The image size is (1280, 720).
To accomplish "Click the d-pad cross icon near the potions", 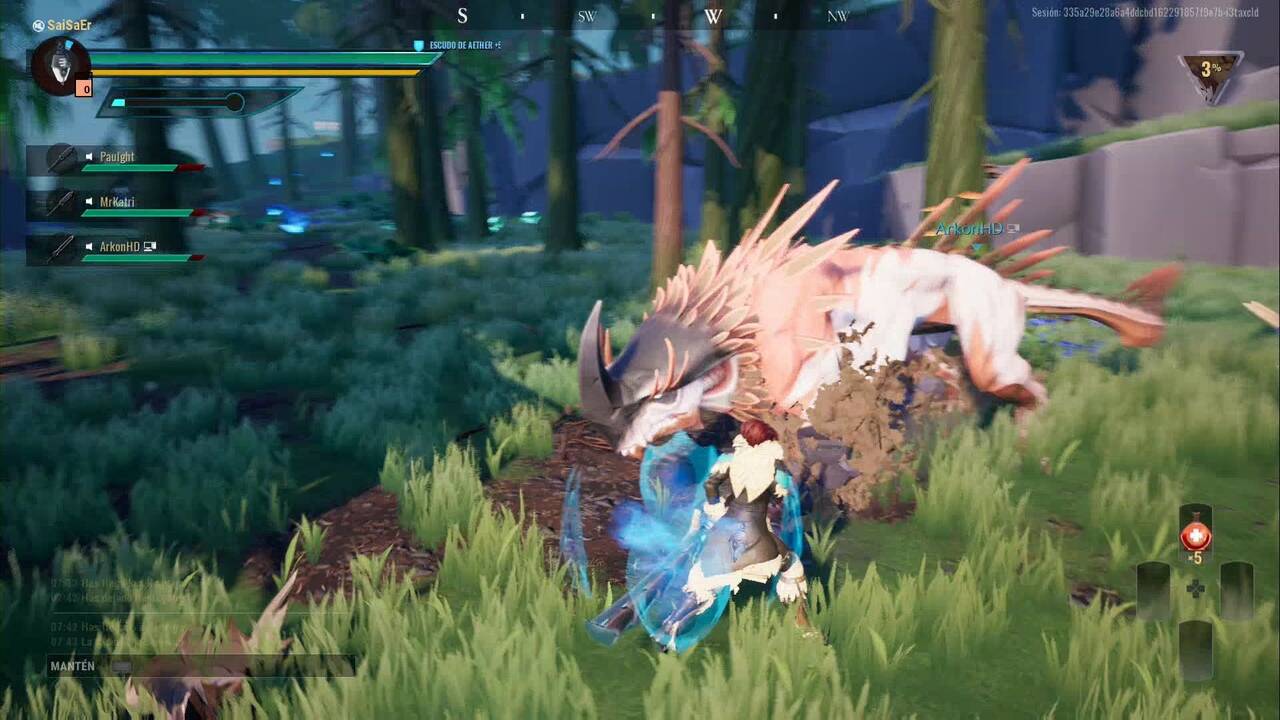I will (x=1195, y=588).
